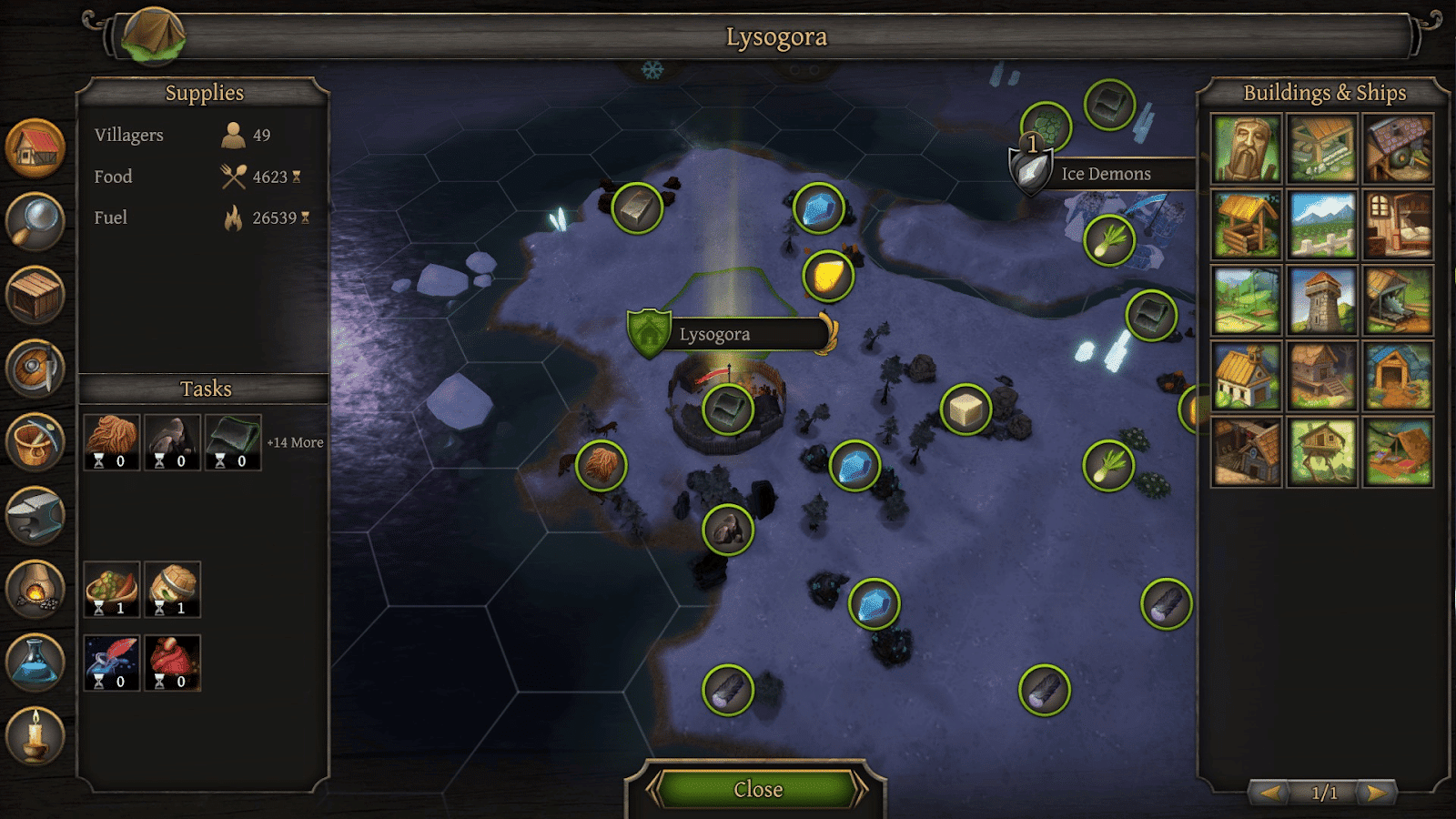Screen dimensions: 1456x819
Task: Open the red-roofed house village menu
Action: [x=35, y=148]
